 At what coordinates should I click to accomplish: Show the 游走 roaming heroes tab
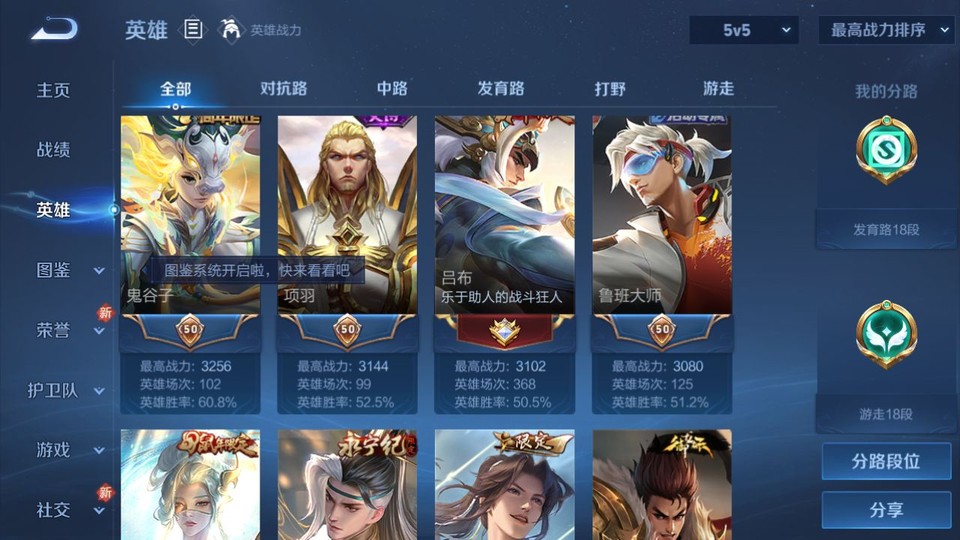tap(718, 89)
